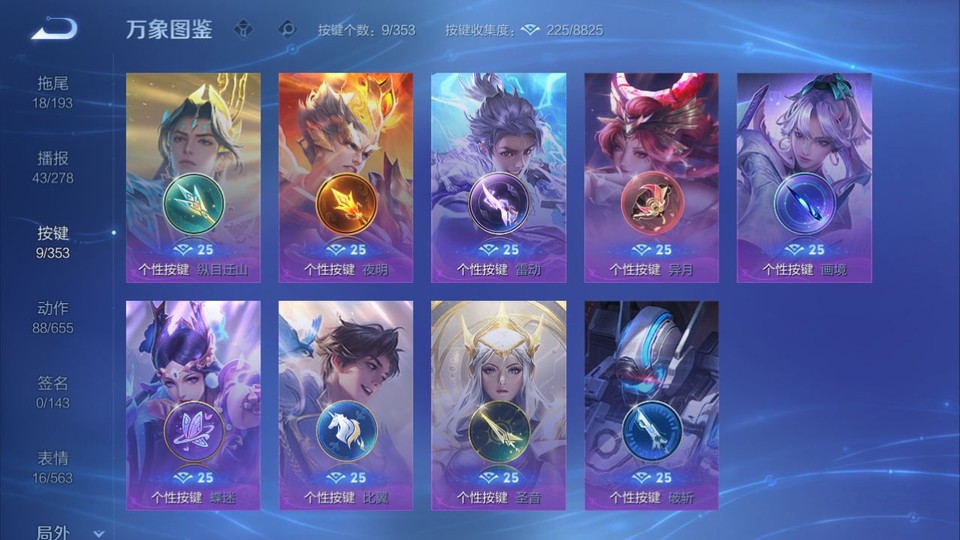Switch to the 表情 category
This screenshot has height=540, width=960.
(x=53, y=466)
